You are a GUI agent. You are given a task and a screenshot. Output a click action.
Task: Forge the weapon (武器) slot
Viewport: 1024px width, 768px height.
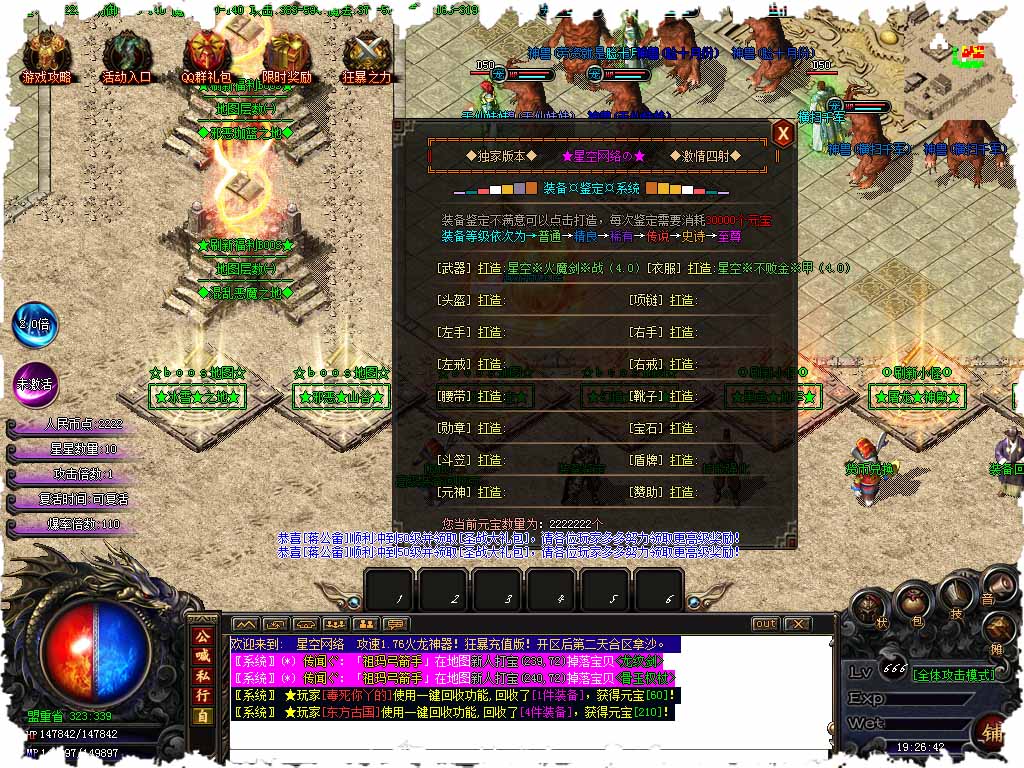pos(490,268)
